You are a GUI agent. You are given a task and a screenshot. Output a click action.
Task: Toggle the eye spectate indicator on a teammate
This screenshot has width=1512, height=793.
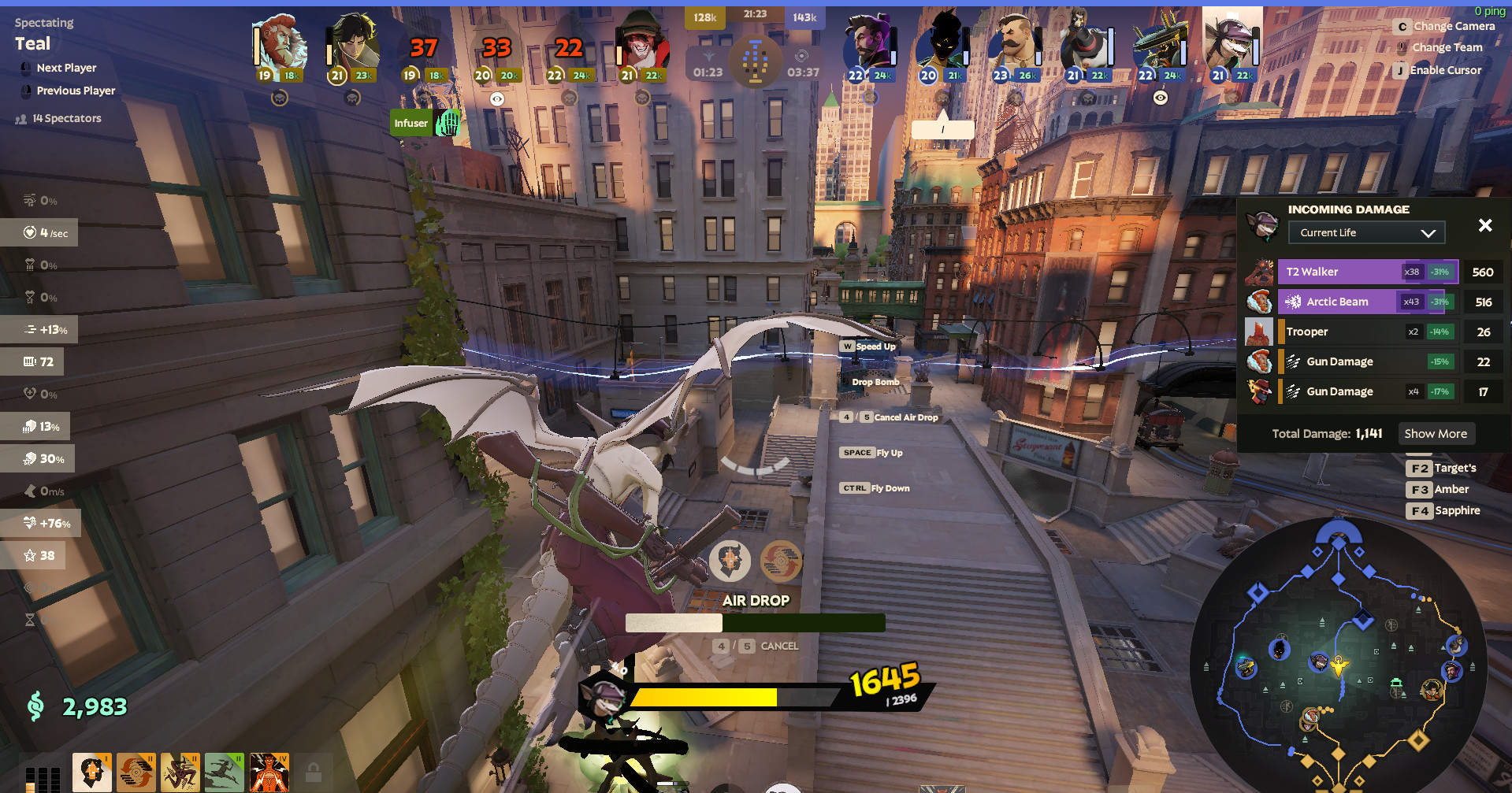(497, 98)
